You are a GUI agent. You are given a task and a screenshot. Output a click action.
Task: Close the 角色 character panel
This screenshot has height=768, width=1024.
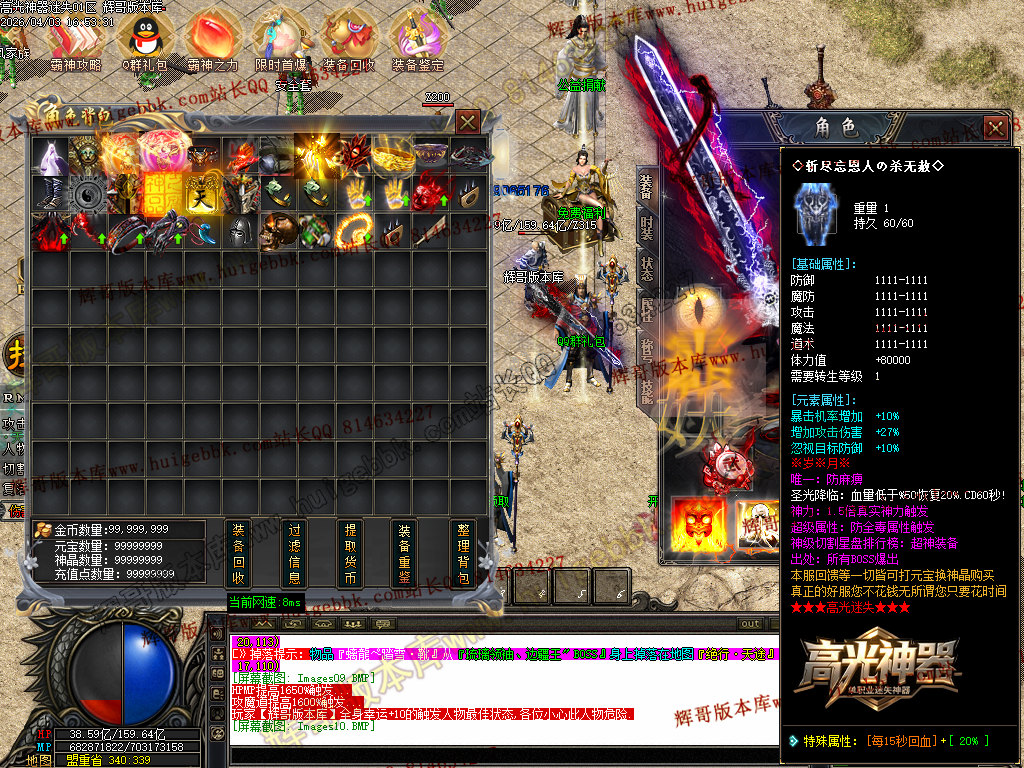coord(995,127)
